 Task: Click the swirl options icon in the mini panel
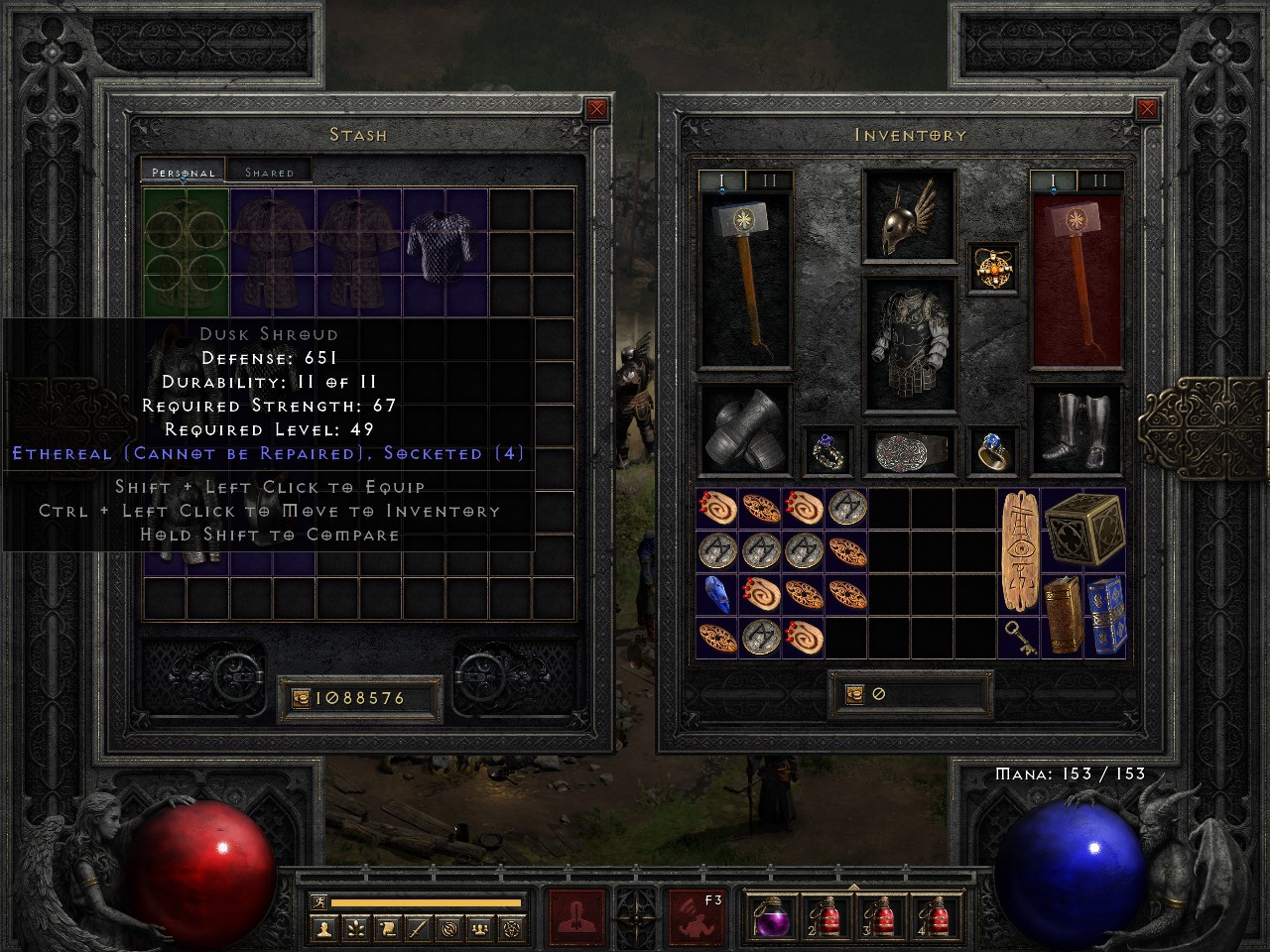(x=448, y=927)
